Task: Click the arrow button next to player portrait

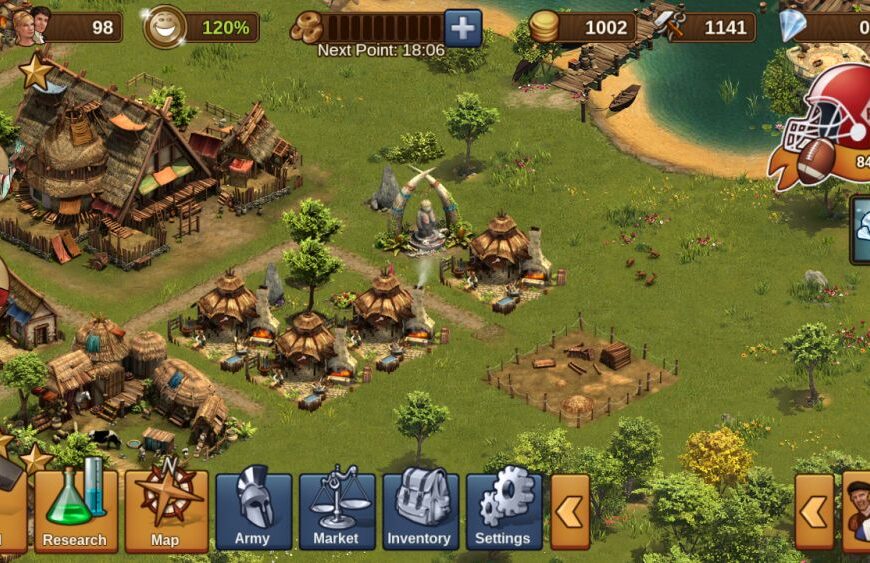Action: point(814,511)
